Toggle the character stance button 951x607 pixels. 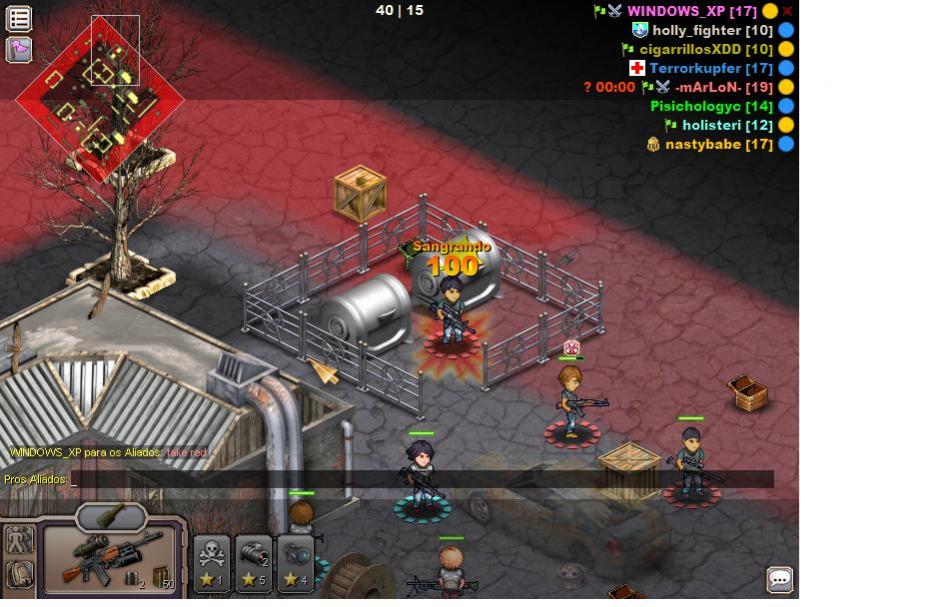(x=19, y=541)
